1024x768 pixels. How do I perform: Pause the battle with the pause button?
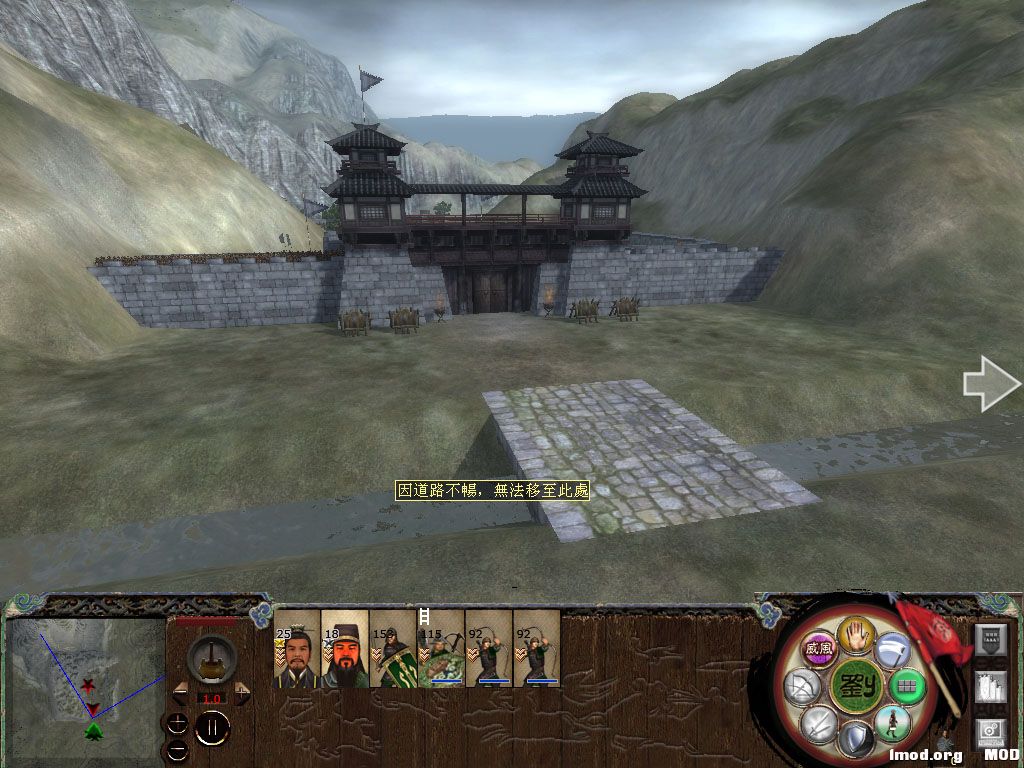(x=212, y=728)
